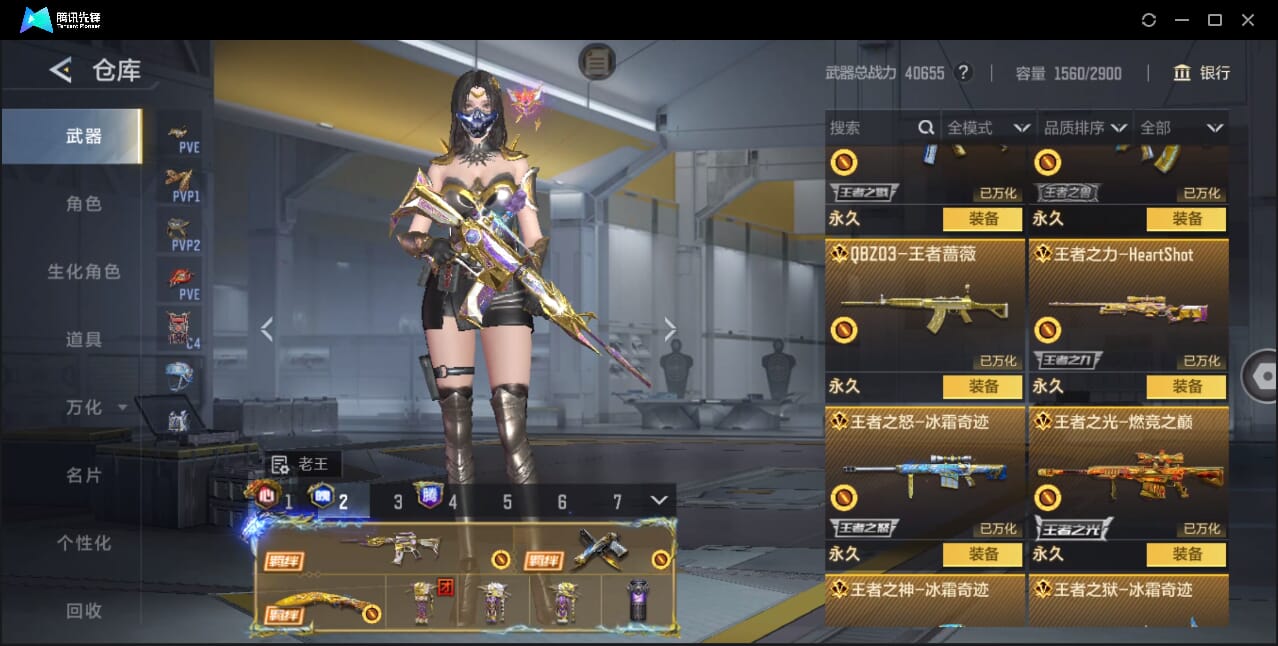Maximize the emulator window
Screen dimensions: 1278x646
[1215, 20]
